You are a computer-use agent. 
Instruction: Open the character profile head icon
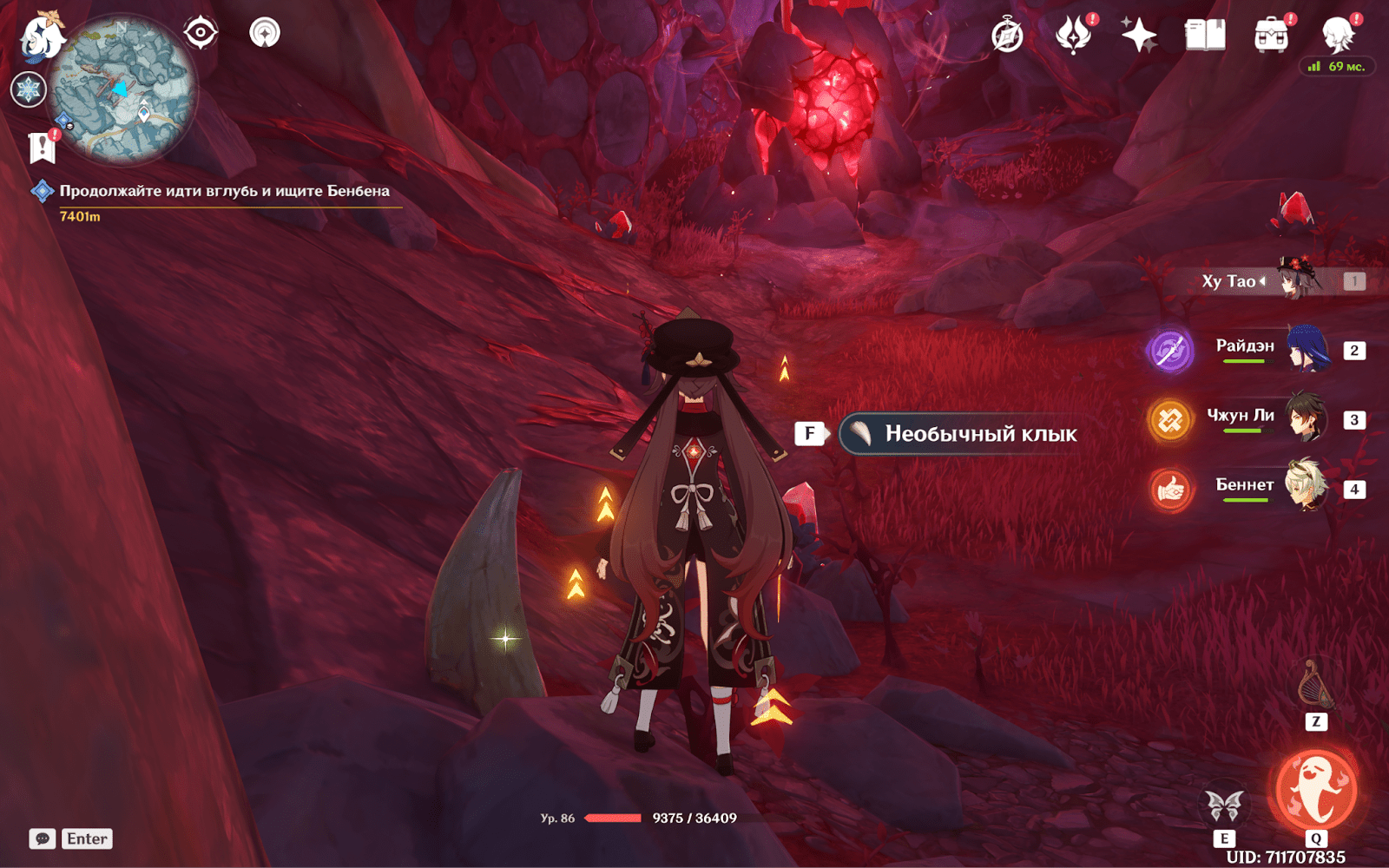pyautogui.click(x=1338, y=36)
